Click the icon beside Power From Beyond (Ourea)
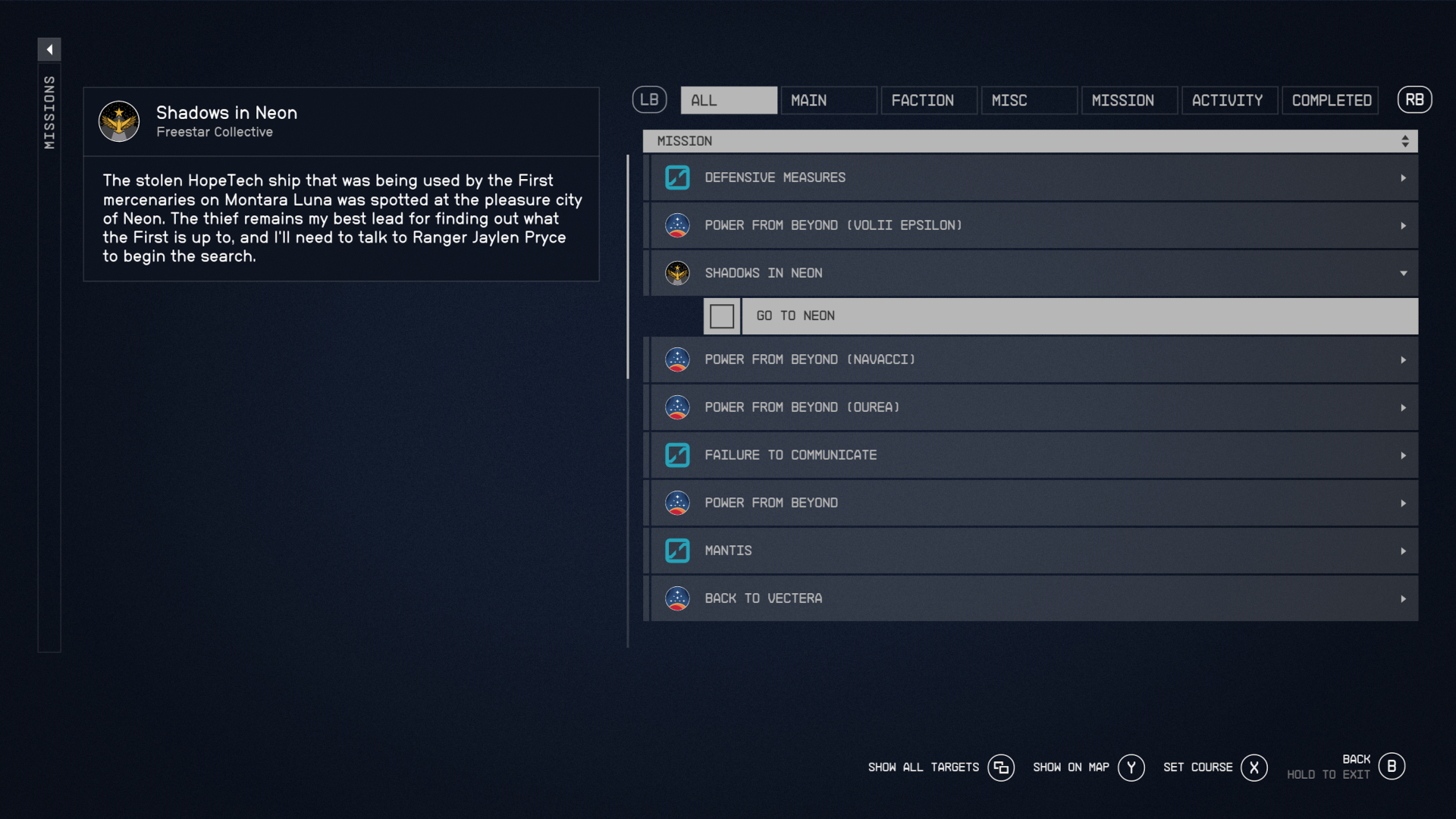1456x819 pixels. [x=677, y=407]
